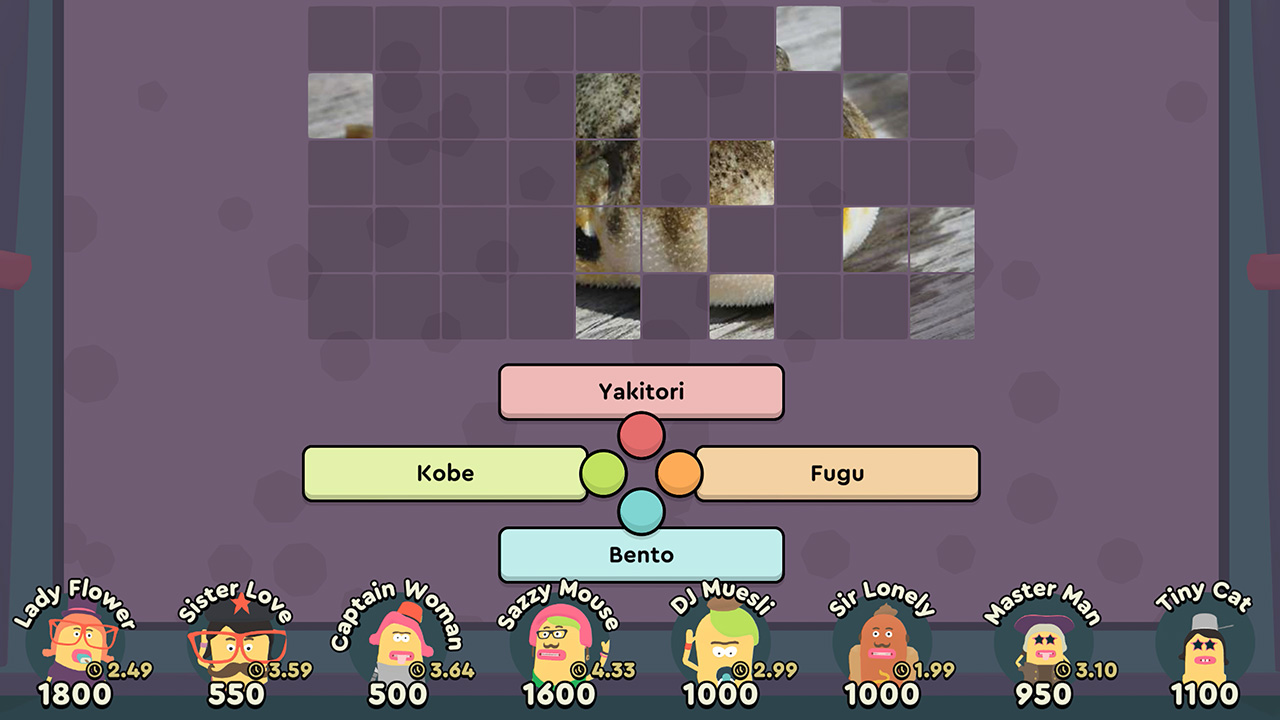1280x720 pixels.
Task: Choose the Yakitori answer
Action: pos(640,391)
